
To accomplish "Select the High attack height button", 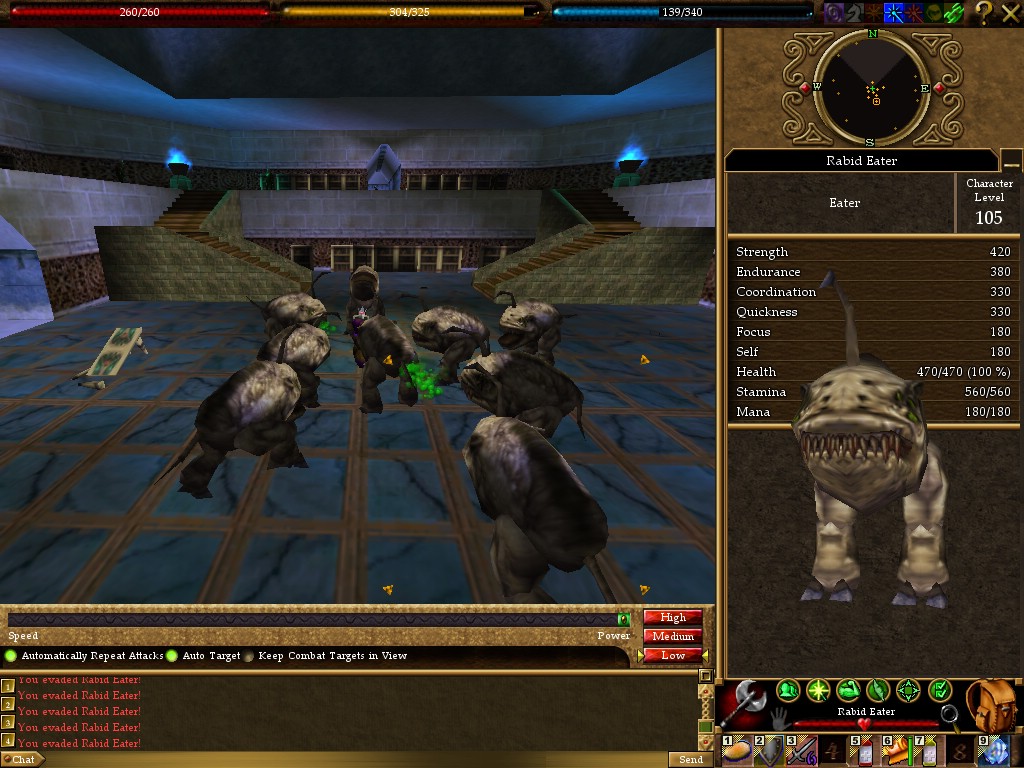I will [672, 618].
